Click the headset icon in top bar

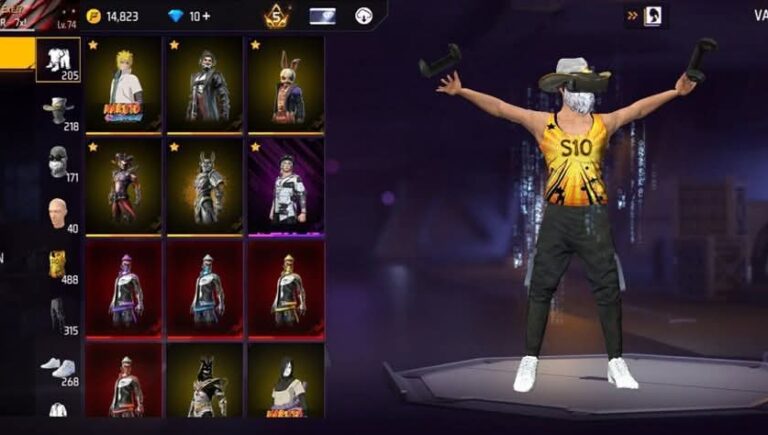364,16
